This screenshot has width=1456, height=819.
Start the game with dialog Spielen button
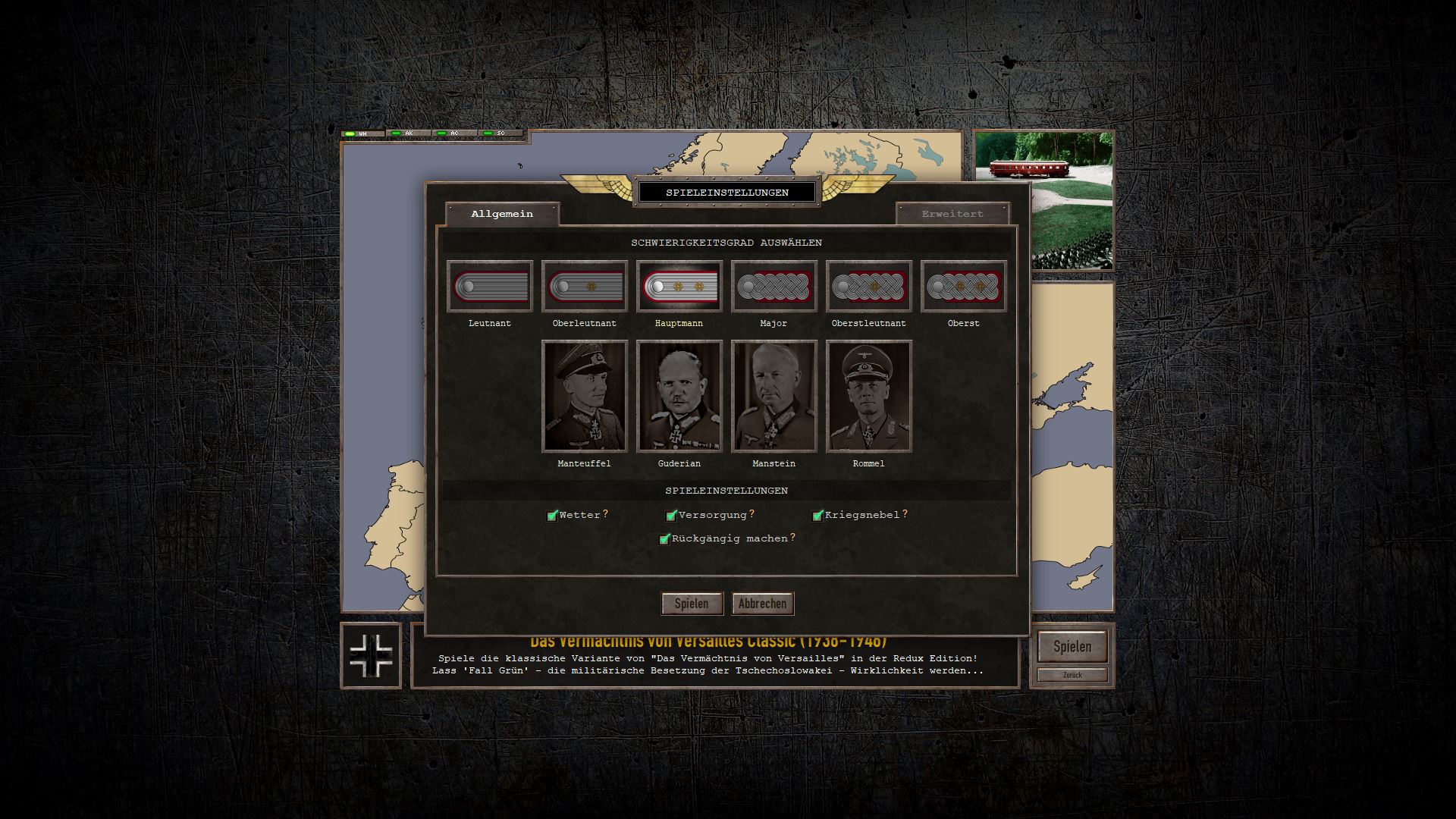692,604
